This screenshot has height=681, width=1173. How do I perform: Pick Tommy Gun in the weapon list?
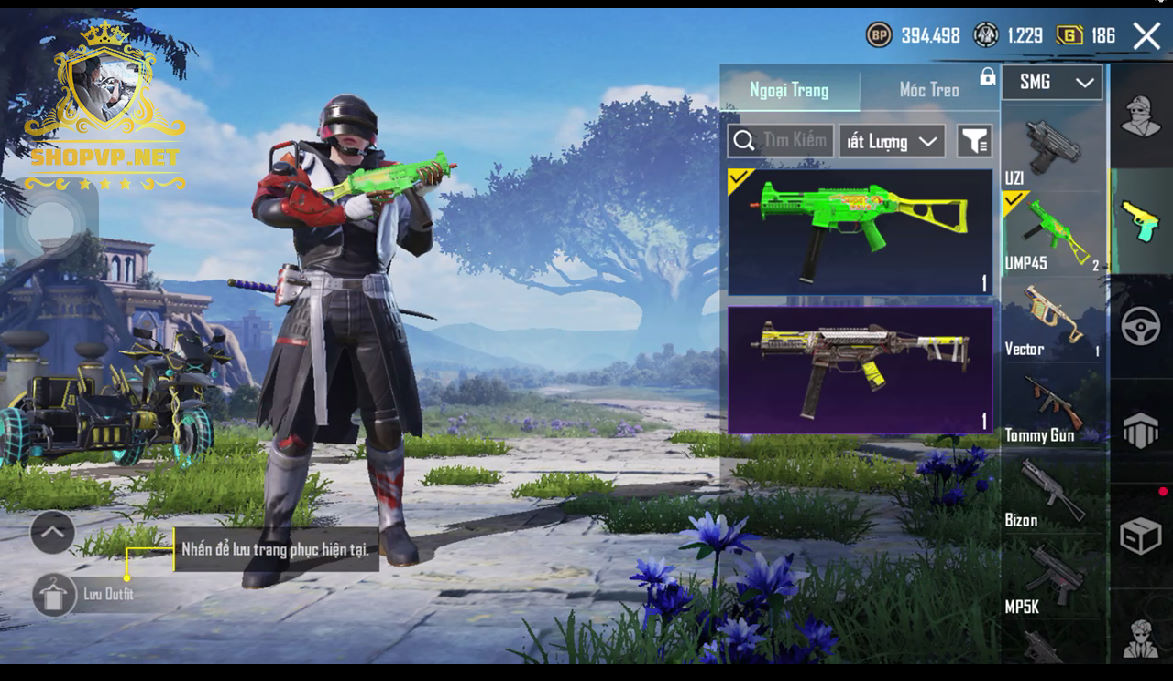(1052, 409)
